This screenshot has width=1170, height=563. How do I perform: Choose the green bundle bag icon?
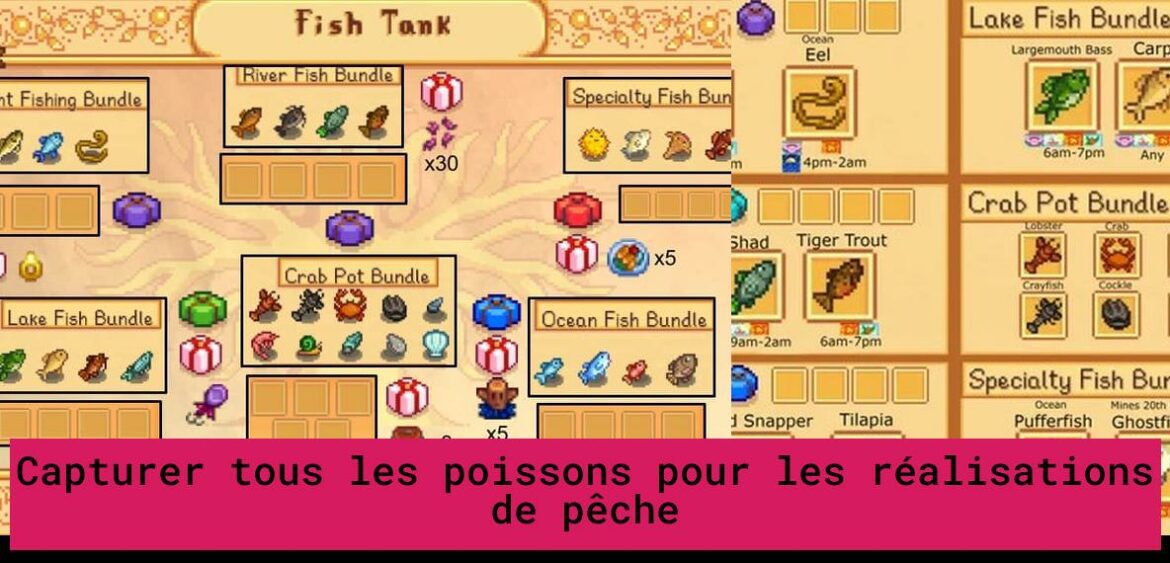[x=202, y=309]
